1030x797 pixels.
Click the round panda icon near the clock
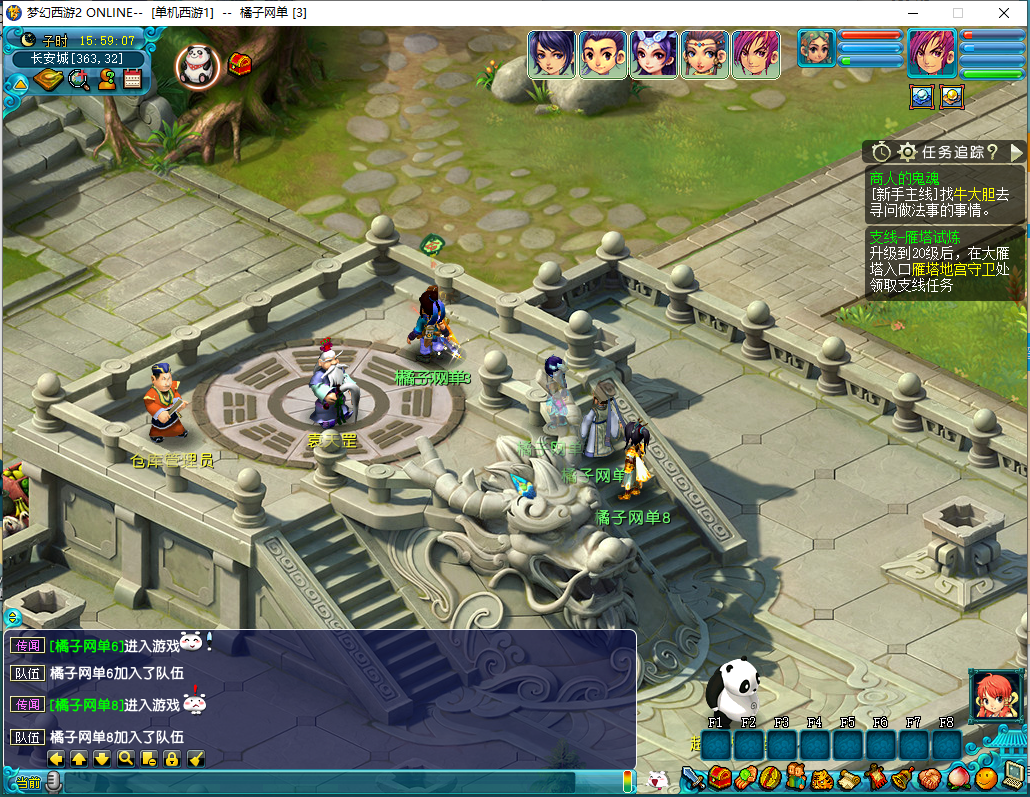point(197,65)
